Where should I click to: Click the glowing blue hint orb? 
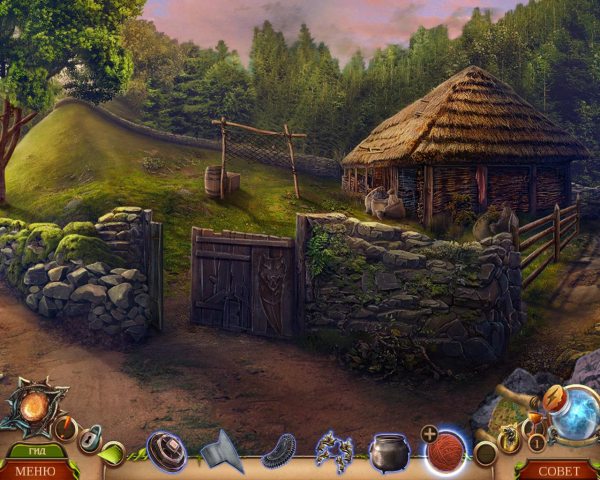pos(575,411)
